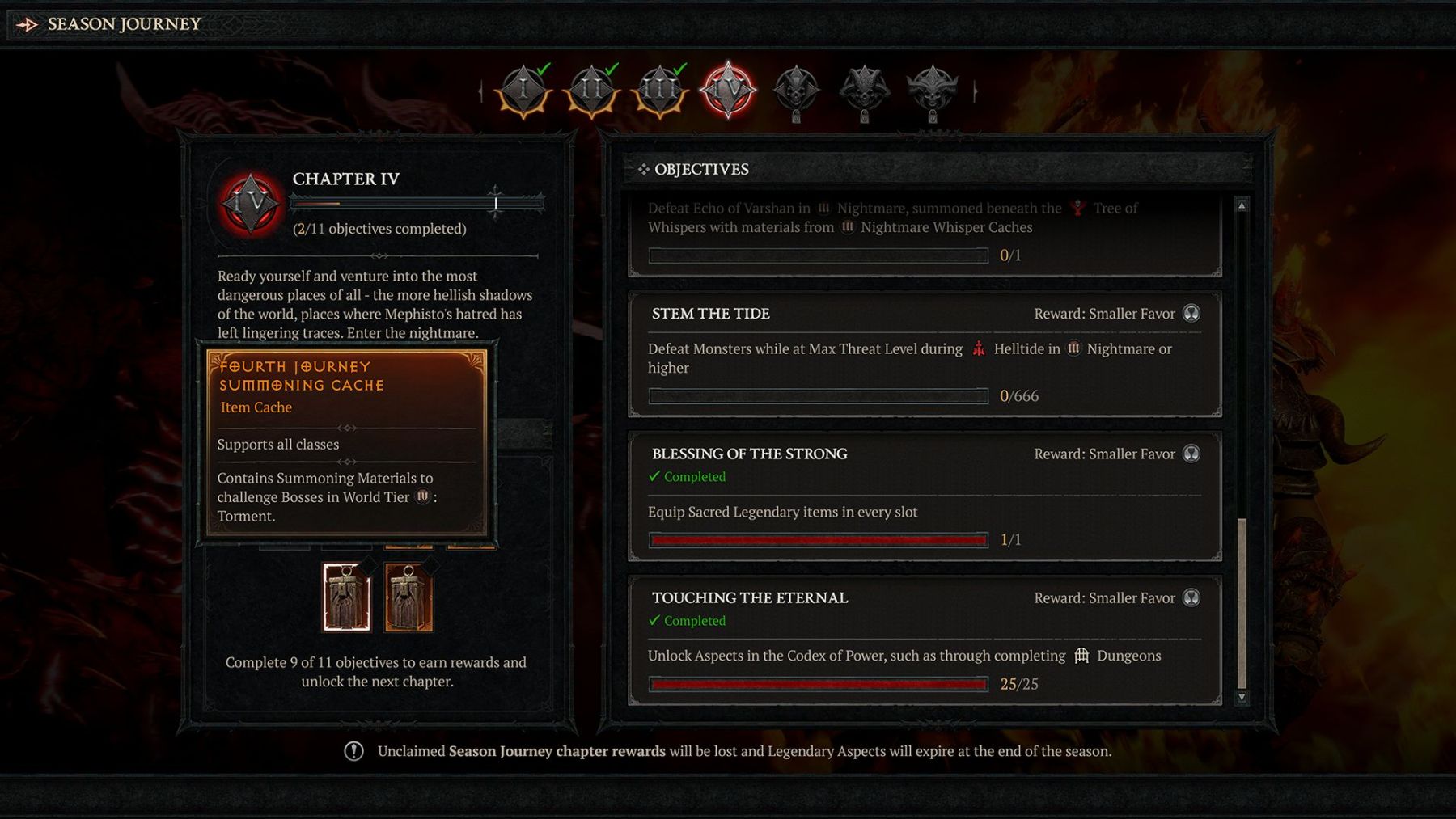Select the locked chapter right after Chapter IV
The height and width of the screenshot is (819, 1456).
[x=796, y=91]
